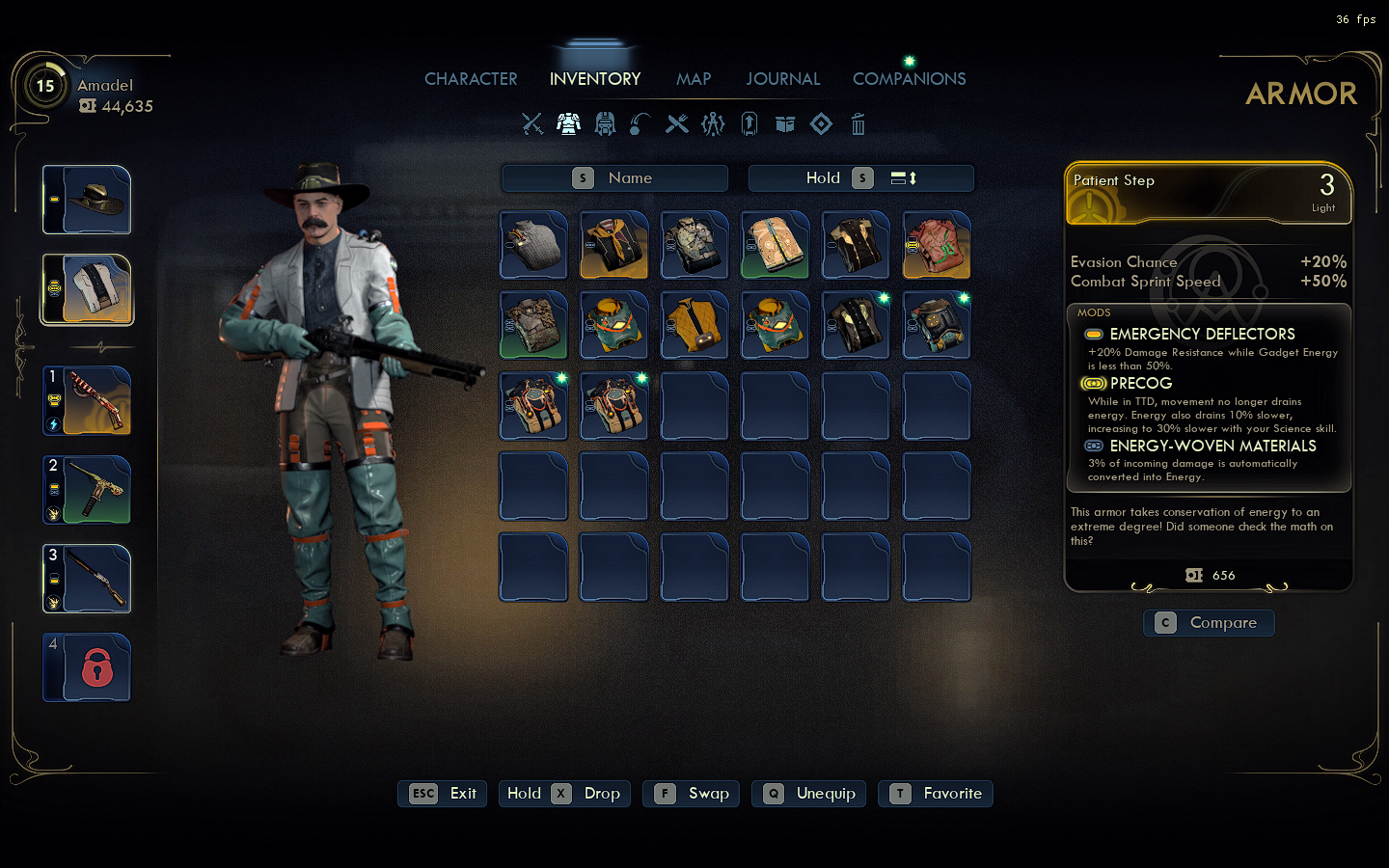Choose the weapon in slot 1
Viewport: 1389px width, 868px height.
(87, 400)
